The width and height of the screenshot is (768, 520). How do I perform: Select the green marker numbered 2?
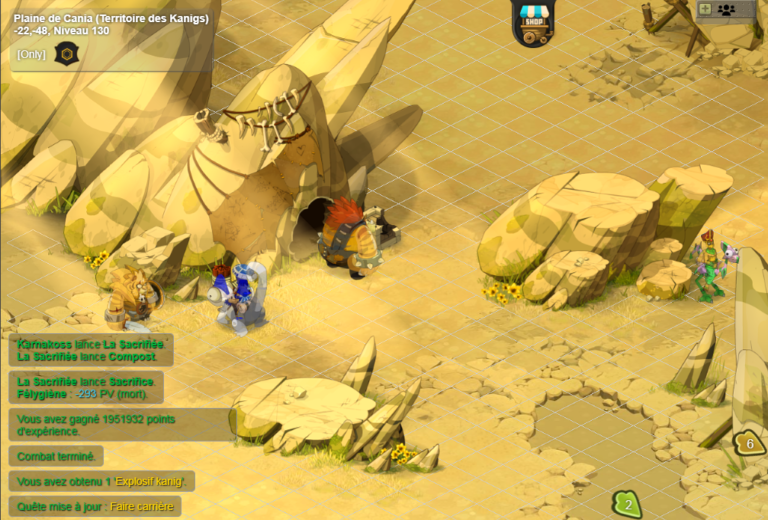pyautogui.click(x=627, y=504)
